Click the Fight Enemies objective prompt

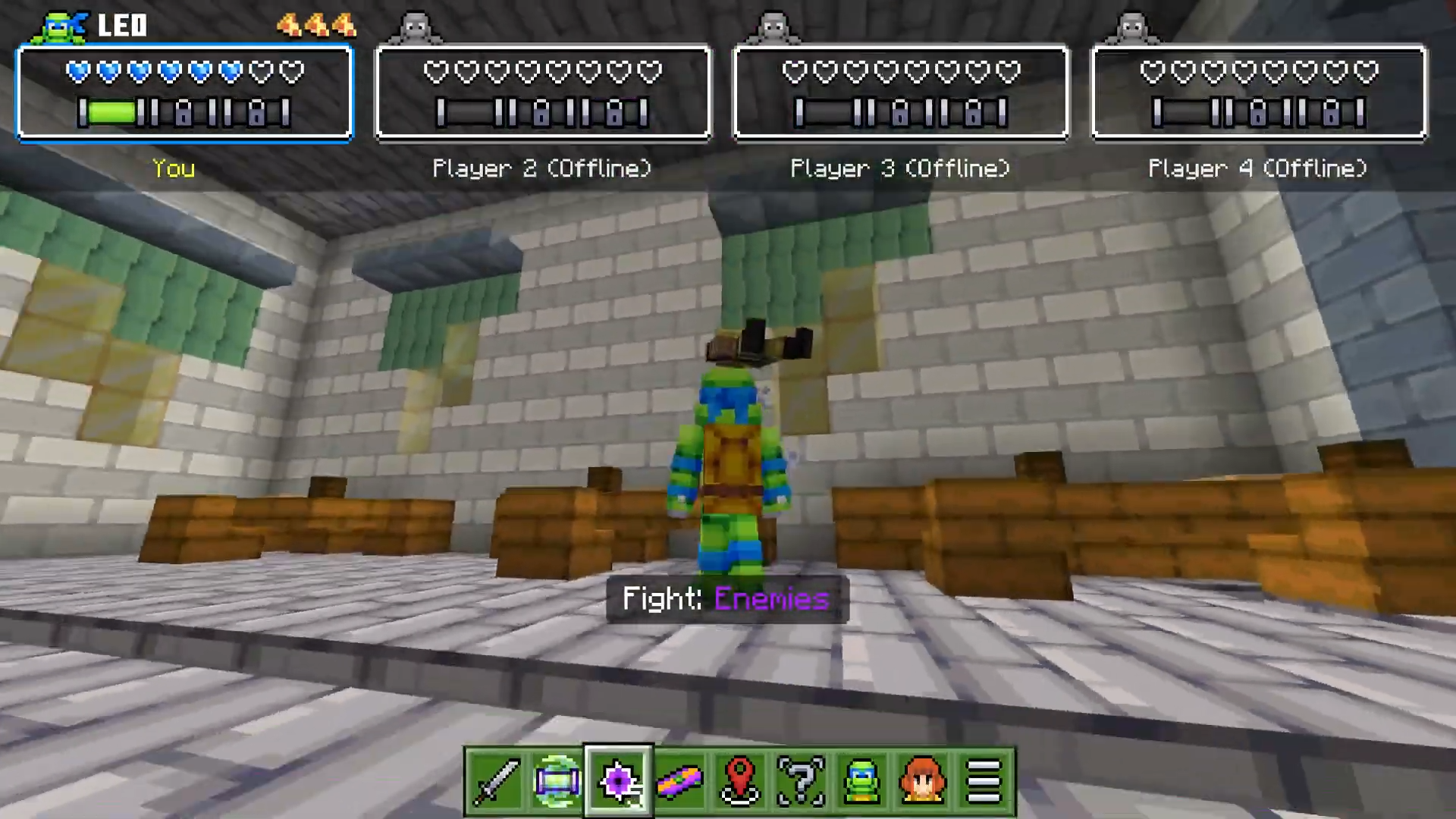tap(726, 599)
